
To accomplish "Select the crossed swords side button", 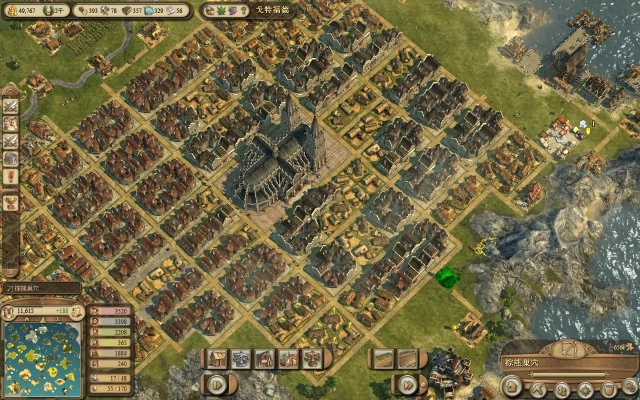I will (x=11, y=103).
